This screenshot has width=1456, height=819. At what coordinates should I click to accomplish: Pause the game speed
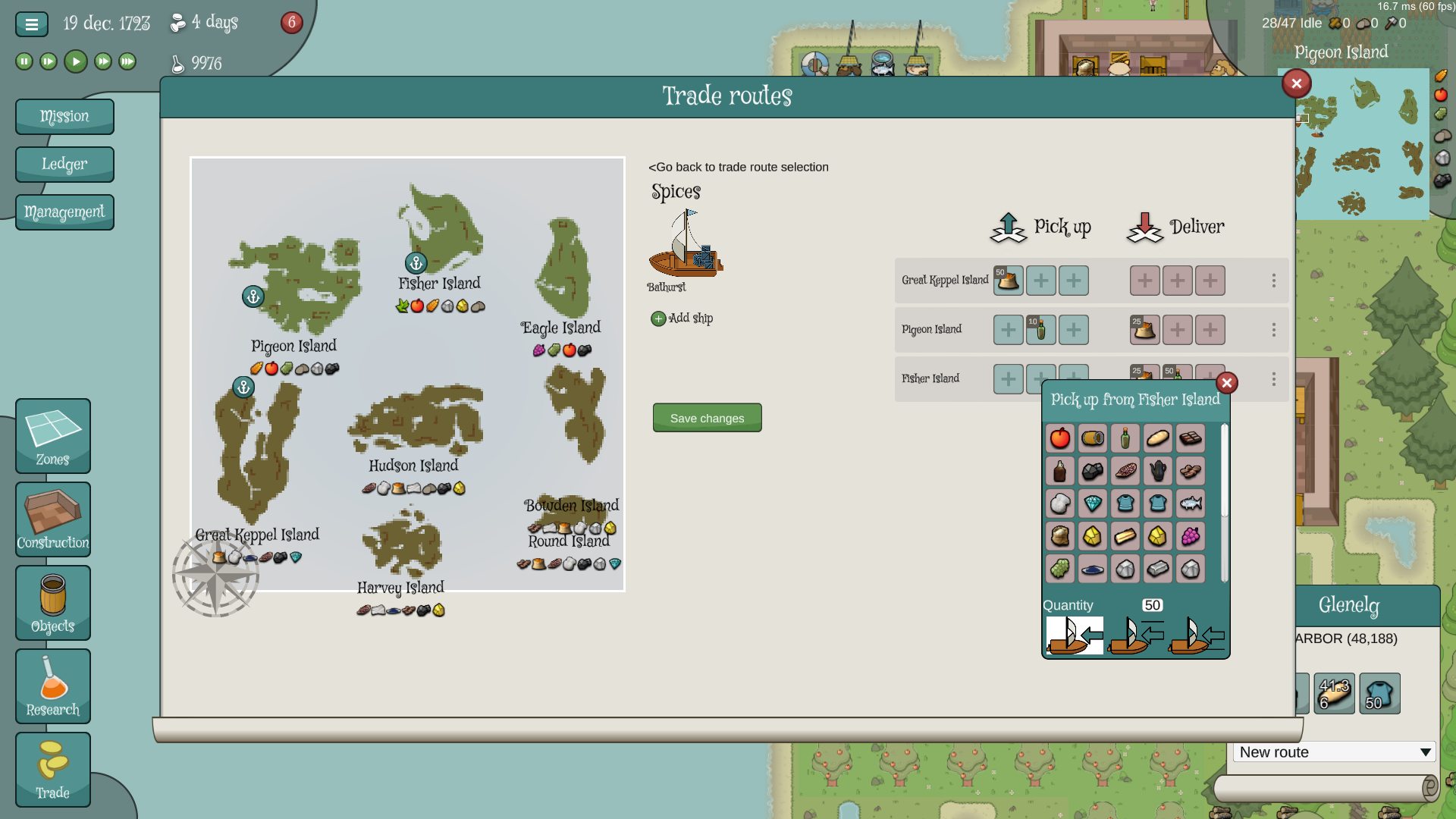pos(24,61)
